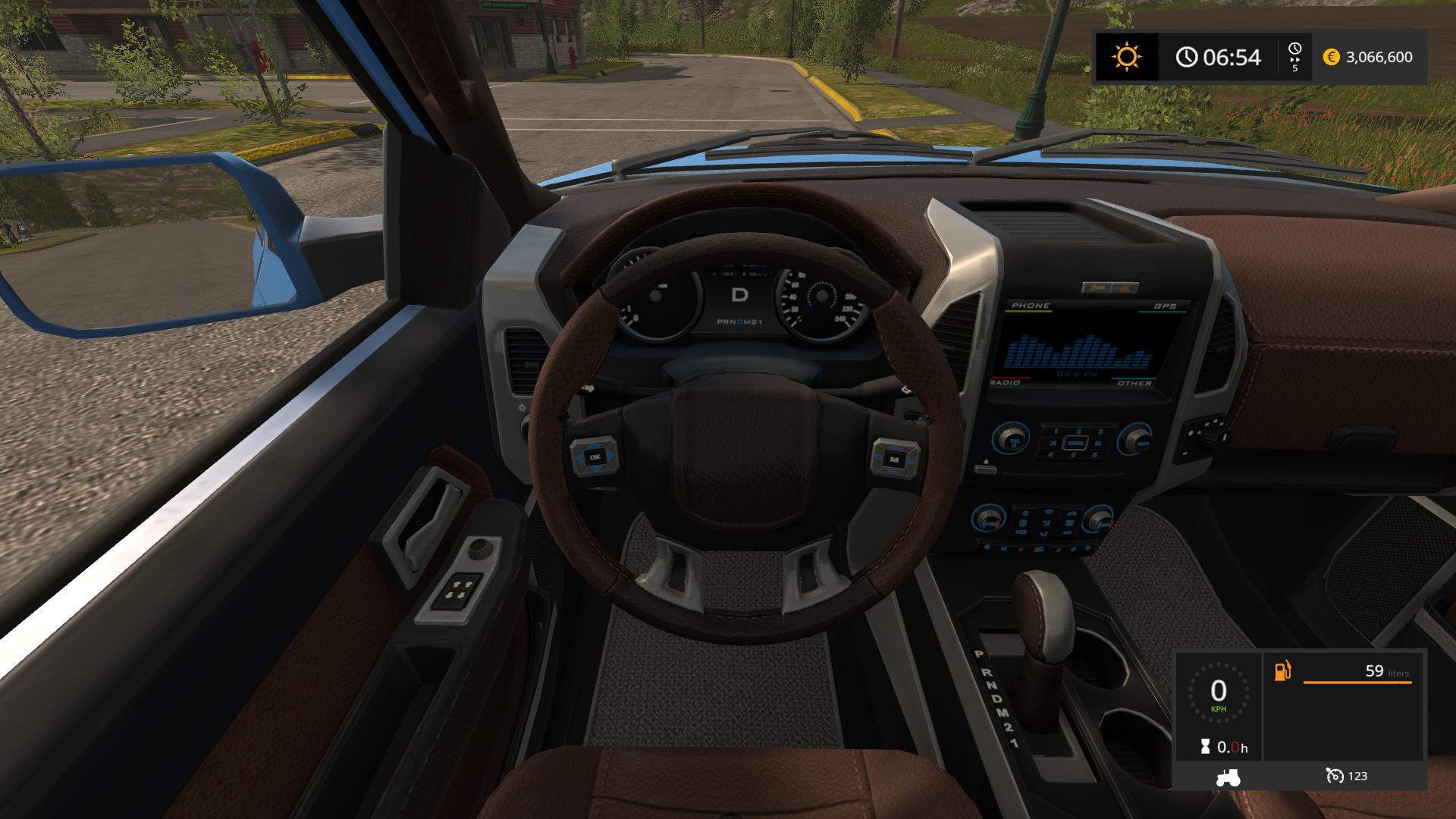The image size is (1456, 819).
Task: Click the orange fuel pump icon
Action: click(1282, 671)
